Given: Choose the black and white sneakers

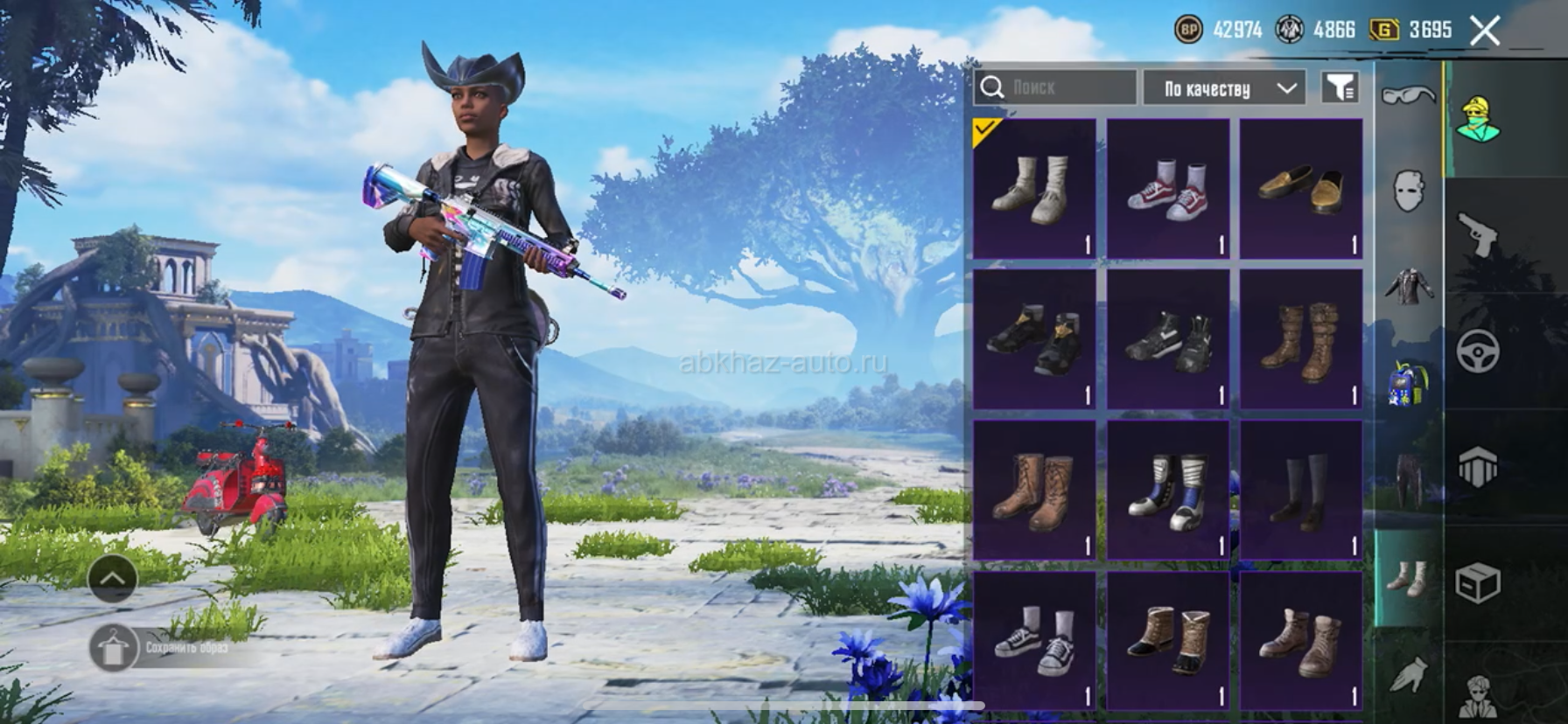Looking at the screenshot, I should tap(1034, 641).
